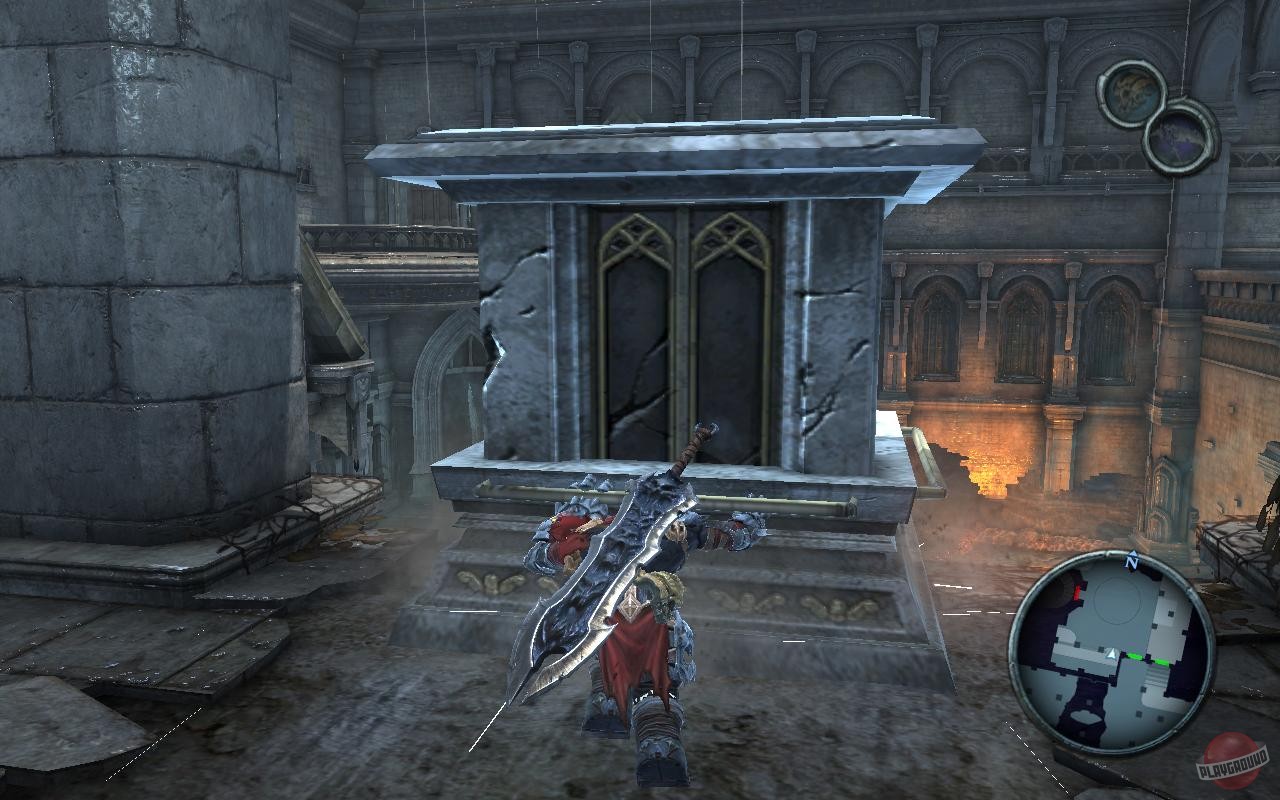Click the player arrow on the minimap
The image size is (1280, 800).
pyautogui.click(x=1112, y=653)
